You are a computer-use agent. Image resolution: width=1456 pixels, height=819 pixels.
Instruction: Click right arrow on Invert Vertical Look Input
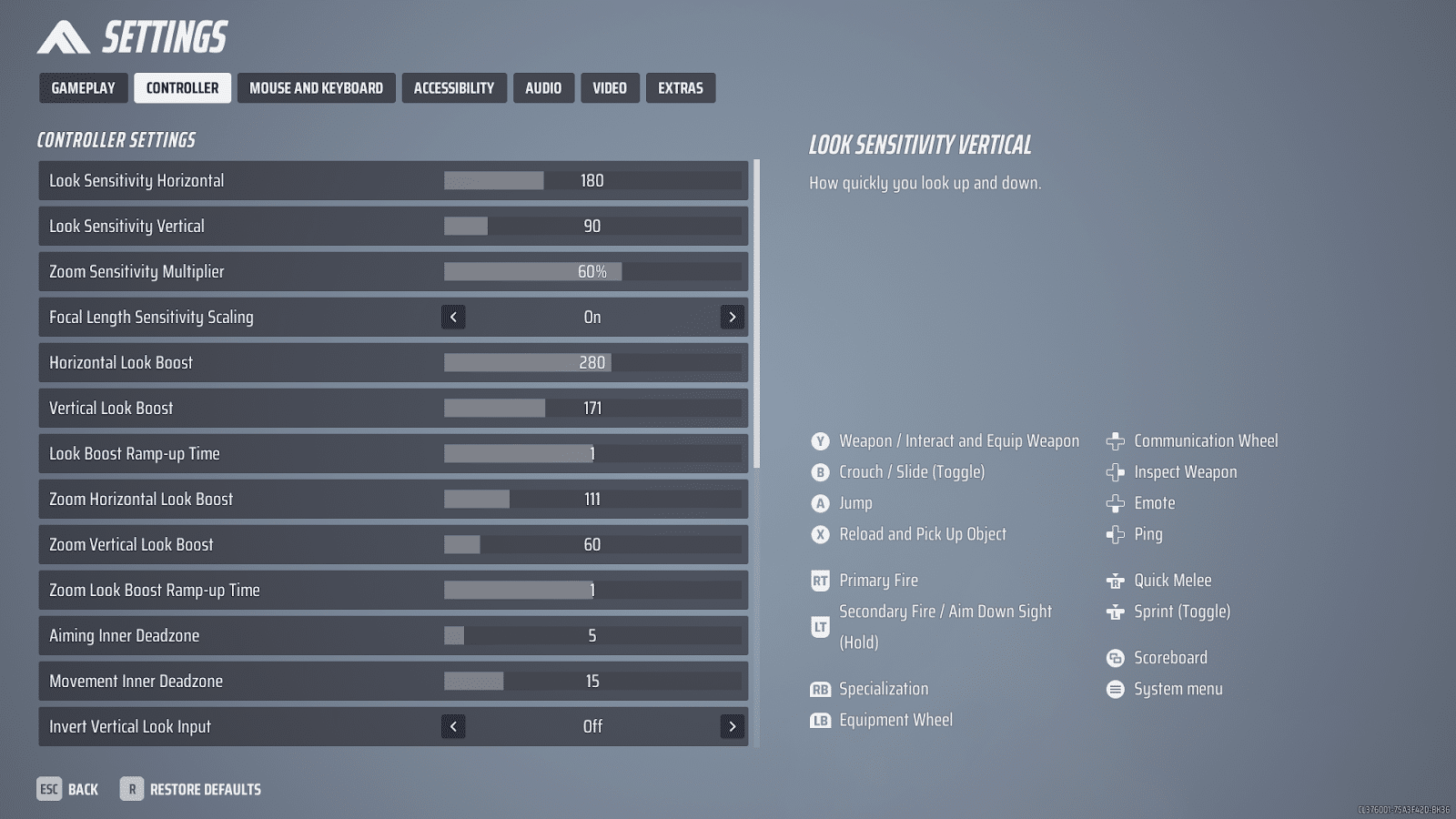(x=732, y=726)
